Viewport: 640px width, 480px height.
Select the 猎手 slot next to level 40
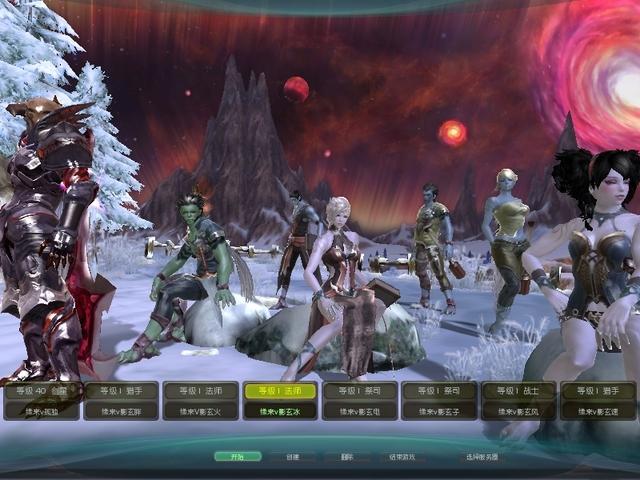[121, 400]
